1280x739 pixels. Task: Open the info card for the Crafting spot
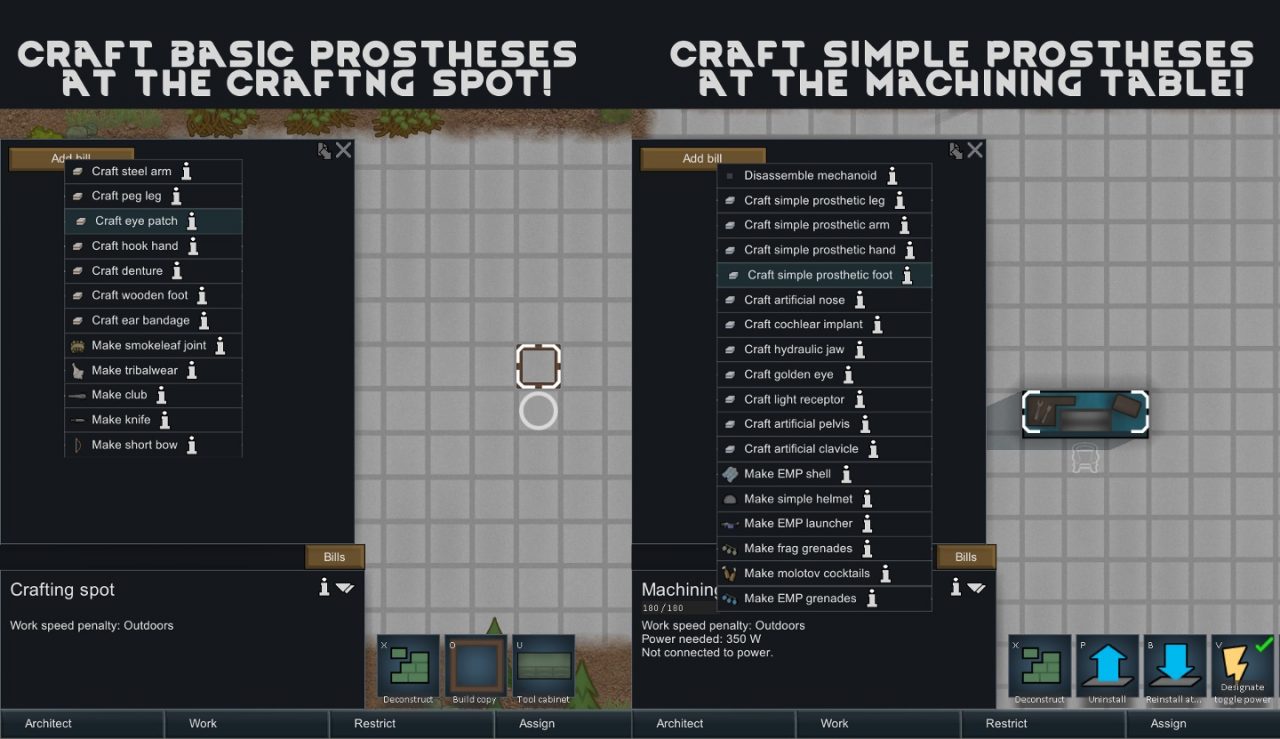pos(323,588)
